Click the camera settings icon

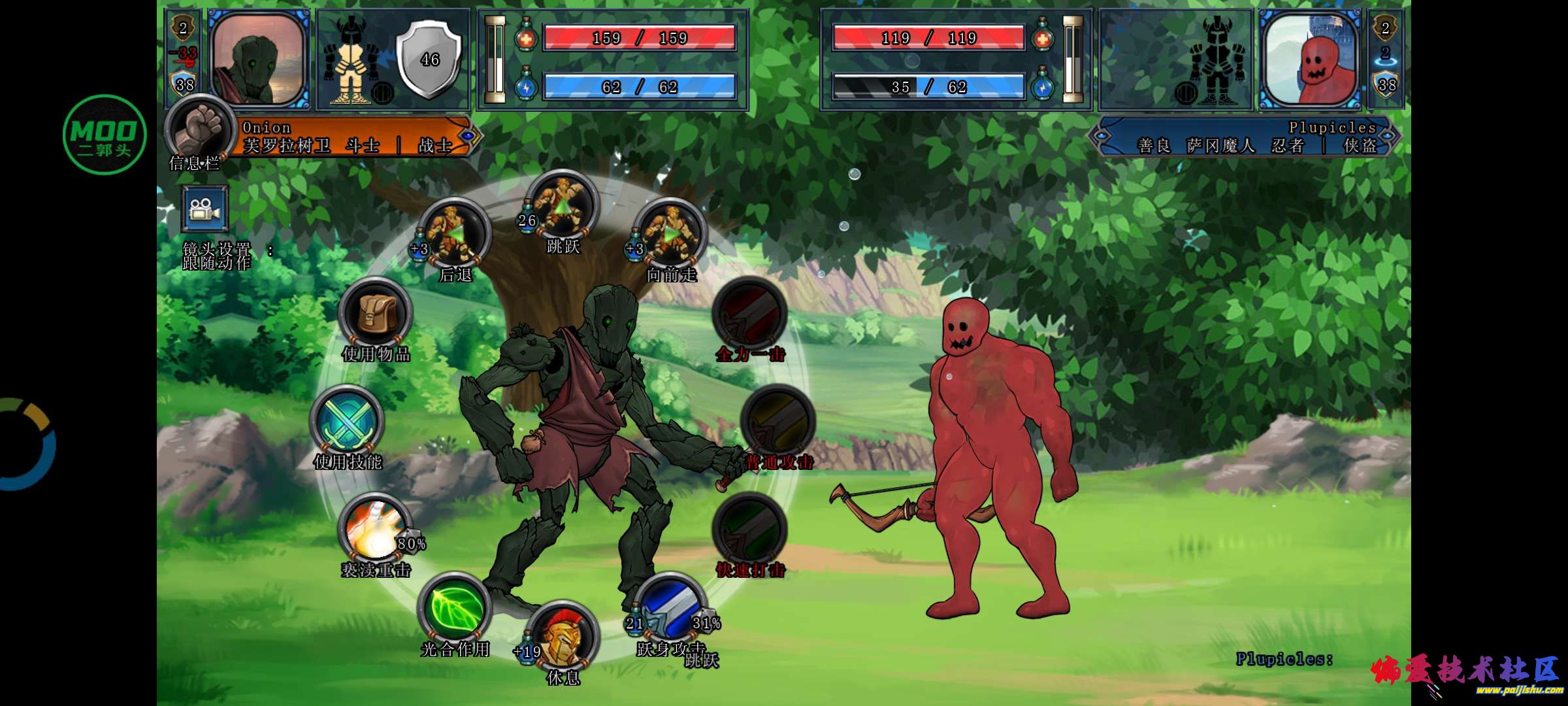204,209
